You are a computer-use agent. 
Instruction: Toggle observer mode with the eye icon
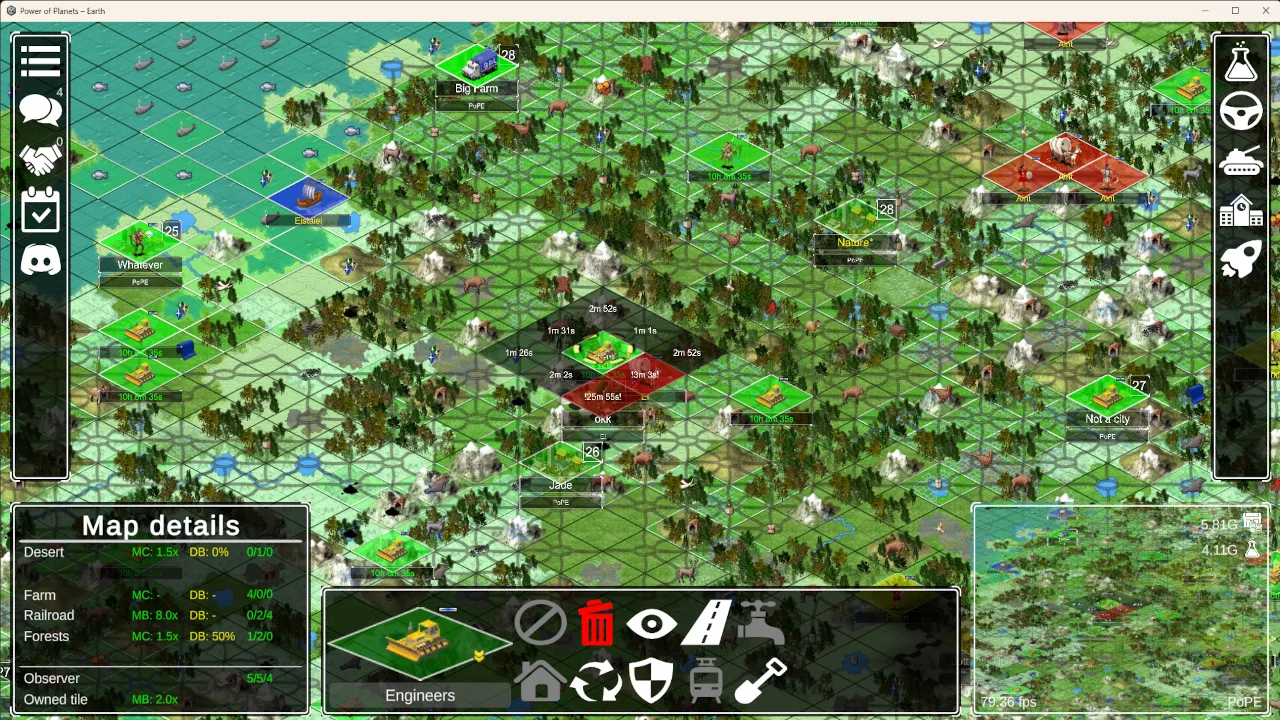click(651, 623)
